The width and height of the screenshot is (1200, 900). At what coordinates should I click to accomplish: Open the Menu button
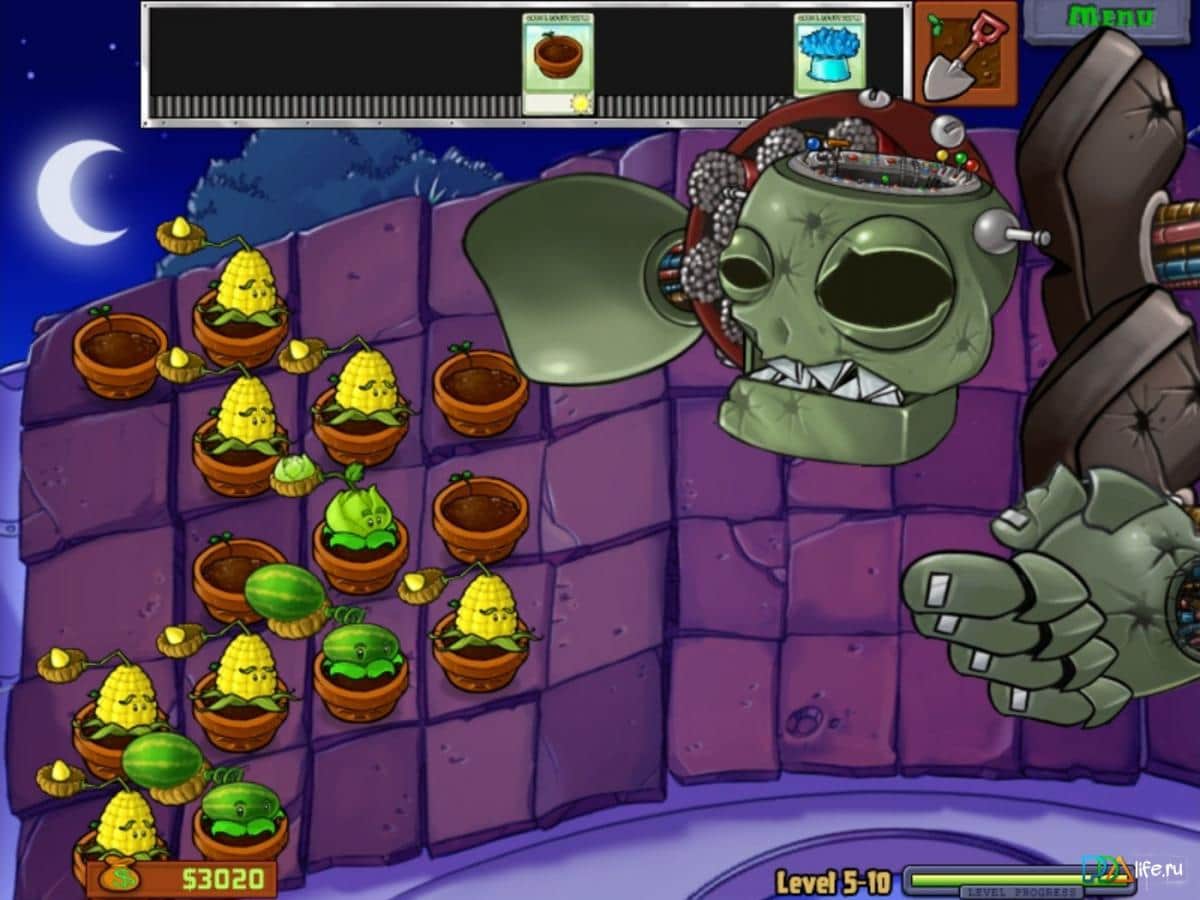pyautogui.click(x=1110, y=18)
